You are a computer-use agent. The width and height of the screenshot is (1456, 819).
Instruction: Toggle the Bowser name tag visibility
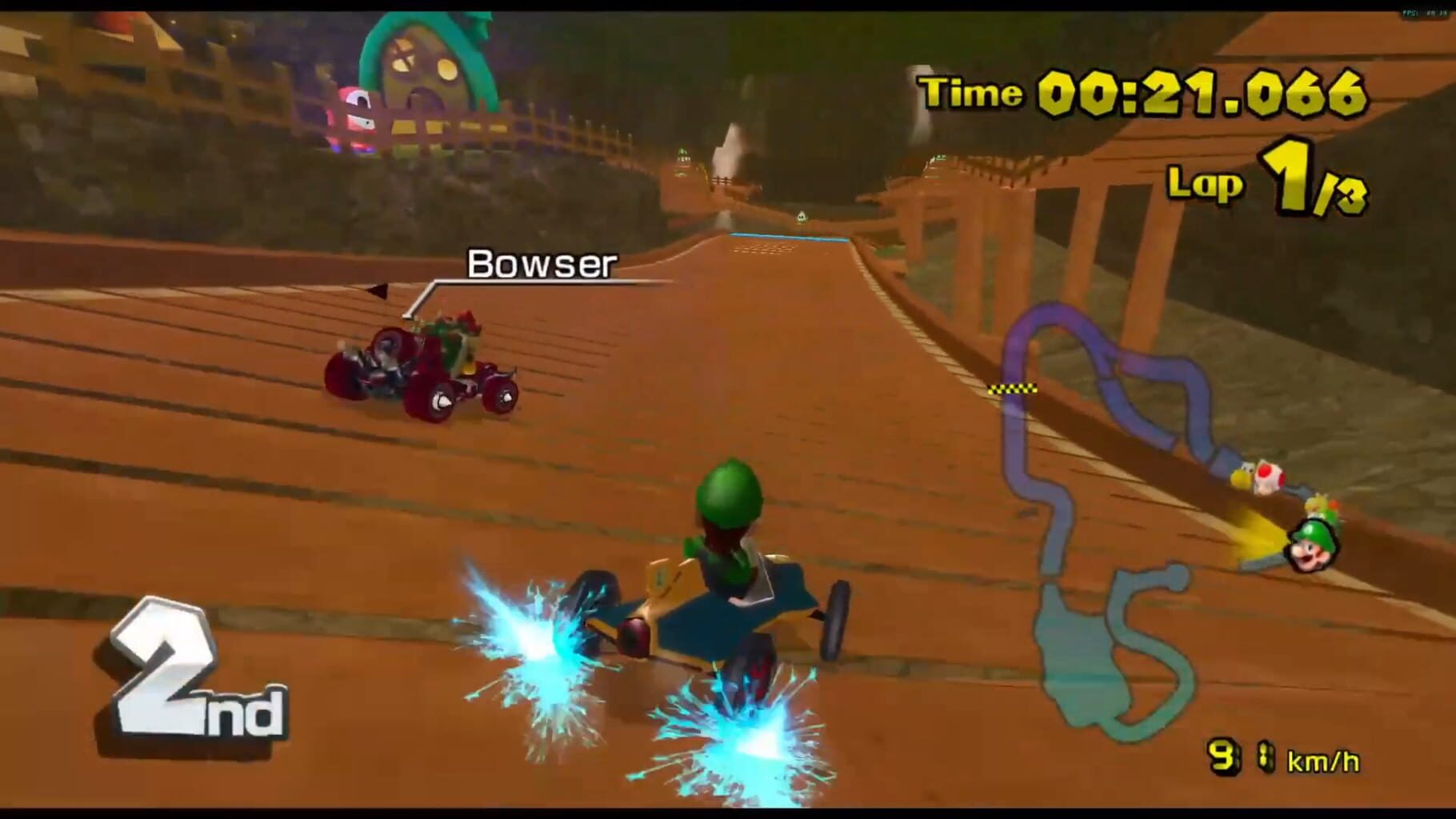tap(542, 262)
